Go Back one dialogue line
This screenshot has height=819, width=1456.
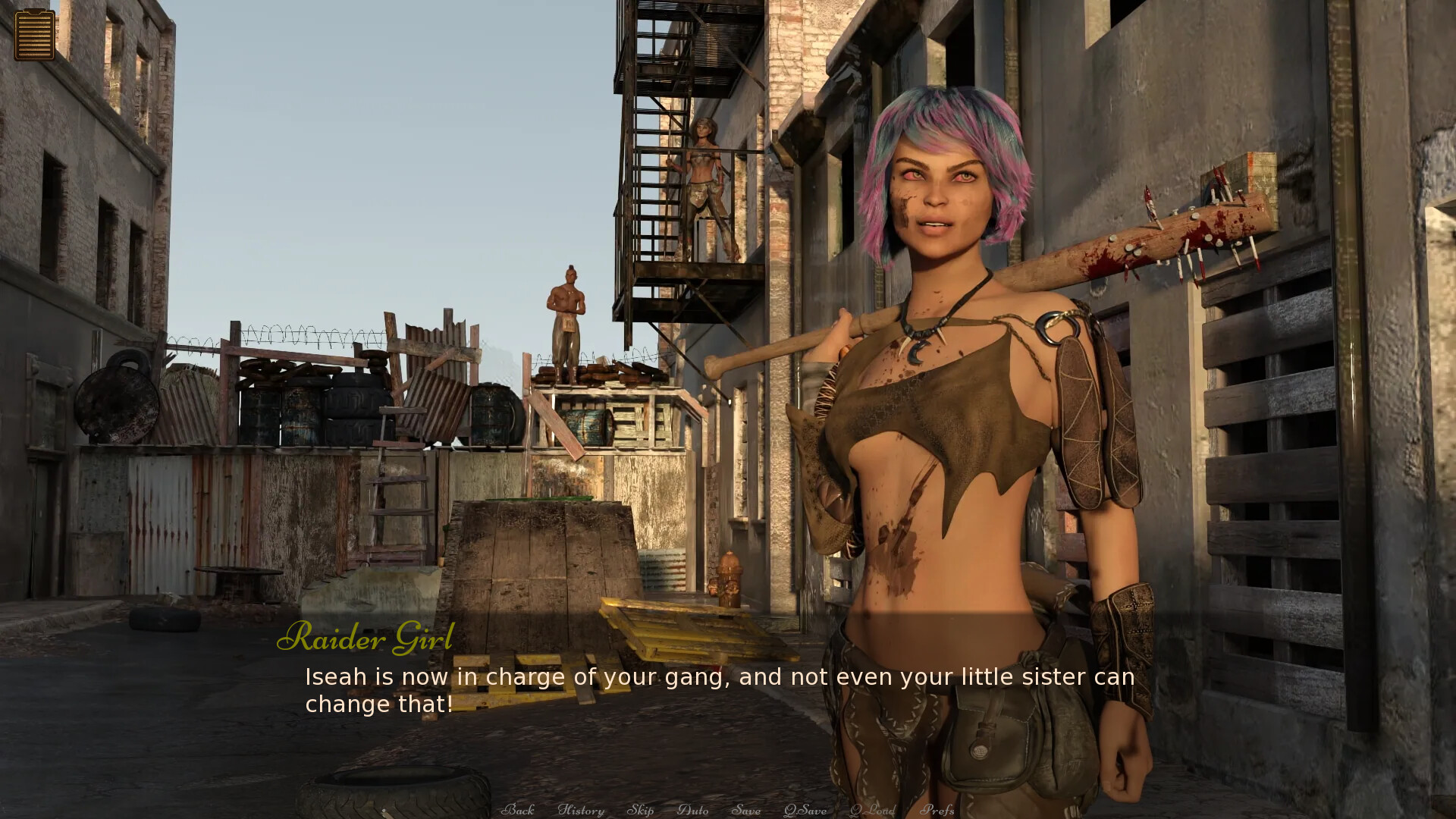point(518,810)
